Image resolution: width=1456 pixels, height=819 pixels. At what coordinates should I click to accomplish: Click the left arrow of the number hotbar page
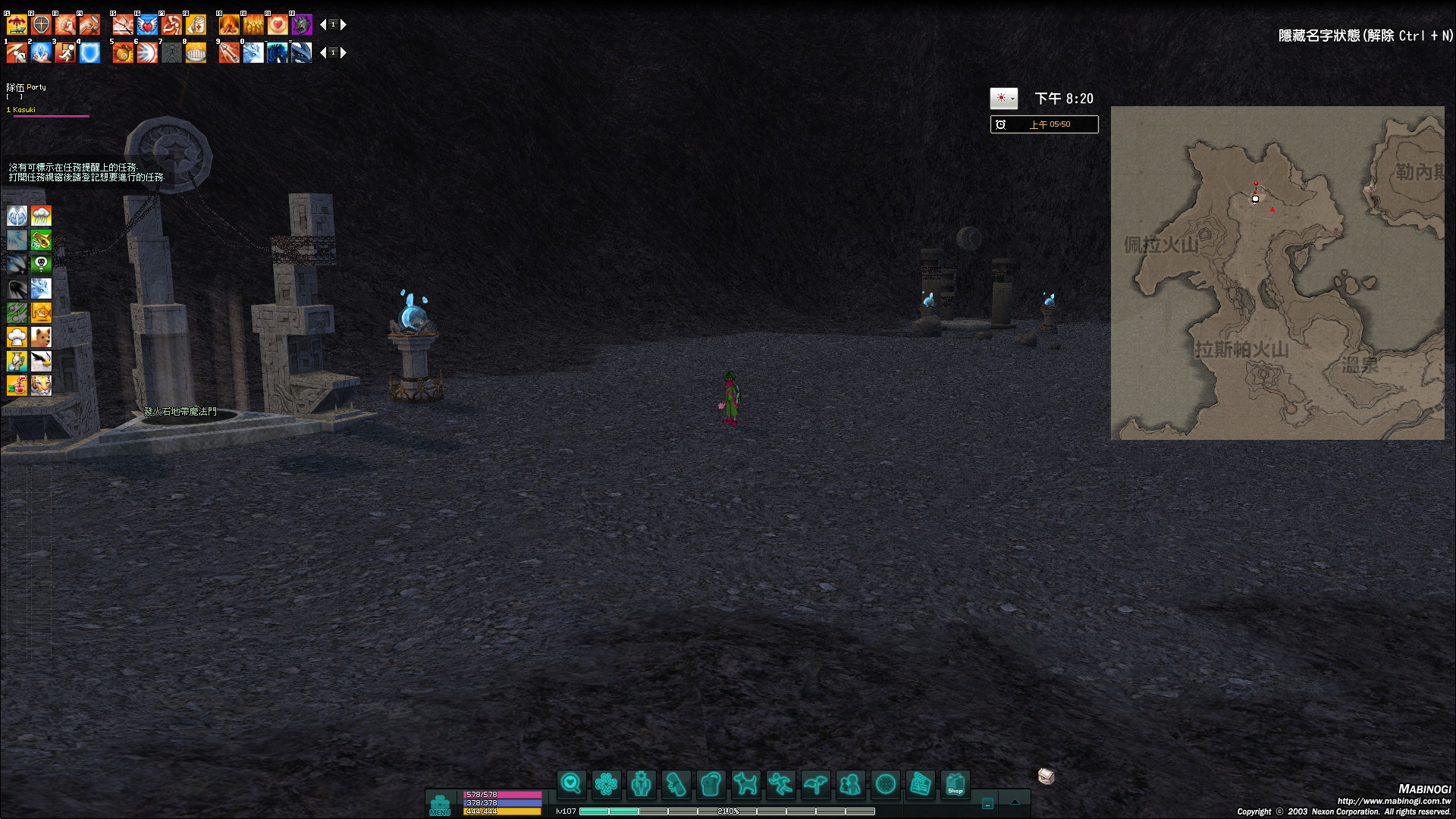[x=323, y=53]
